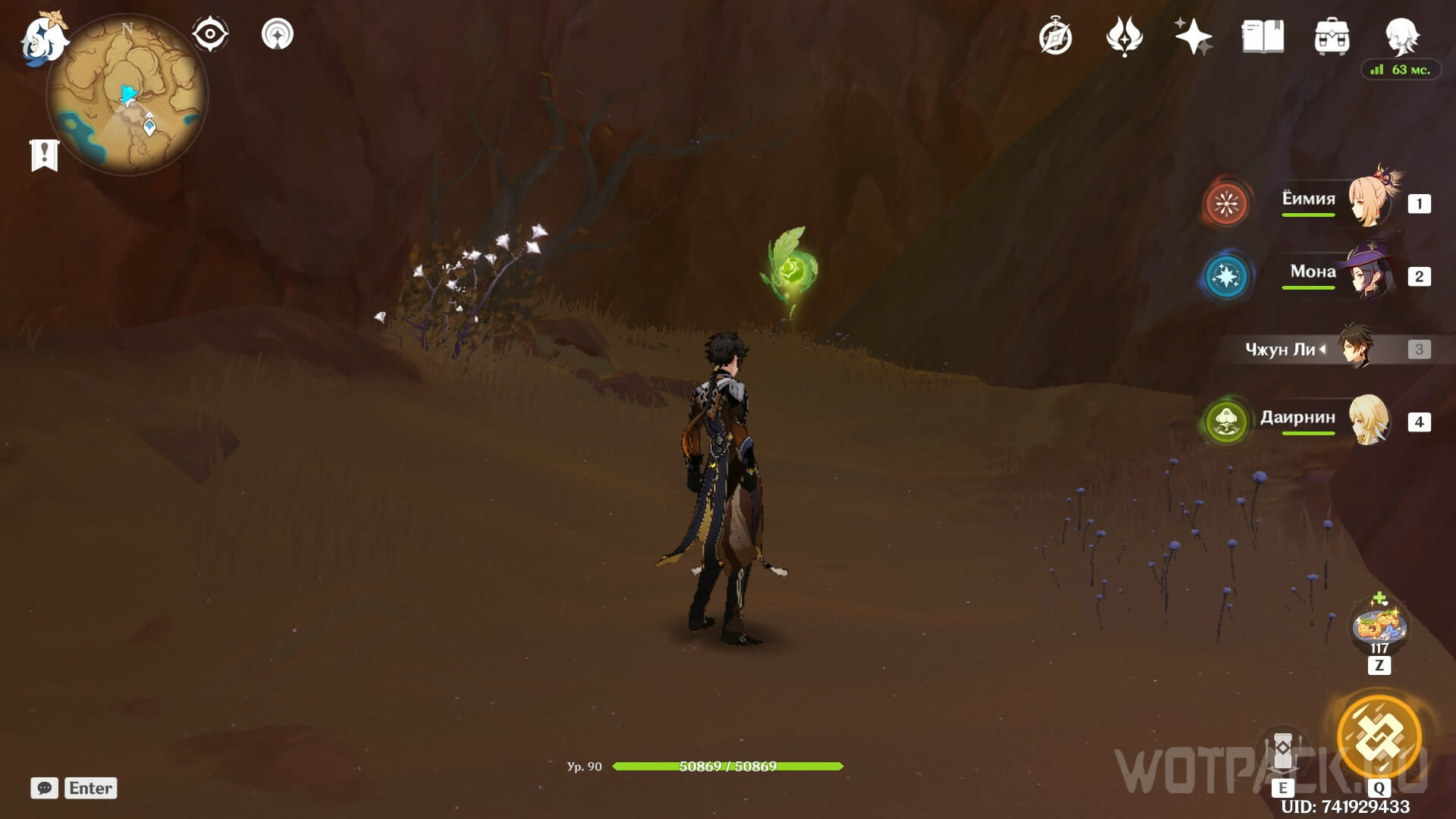Screen dimensions: 1456x819
Task: Open the chat speech bubble button
Action: [x=44, y=788]
